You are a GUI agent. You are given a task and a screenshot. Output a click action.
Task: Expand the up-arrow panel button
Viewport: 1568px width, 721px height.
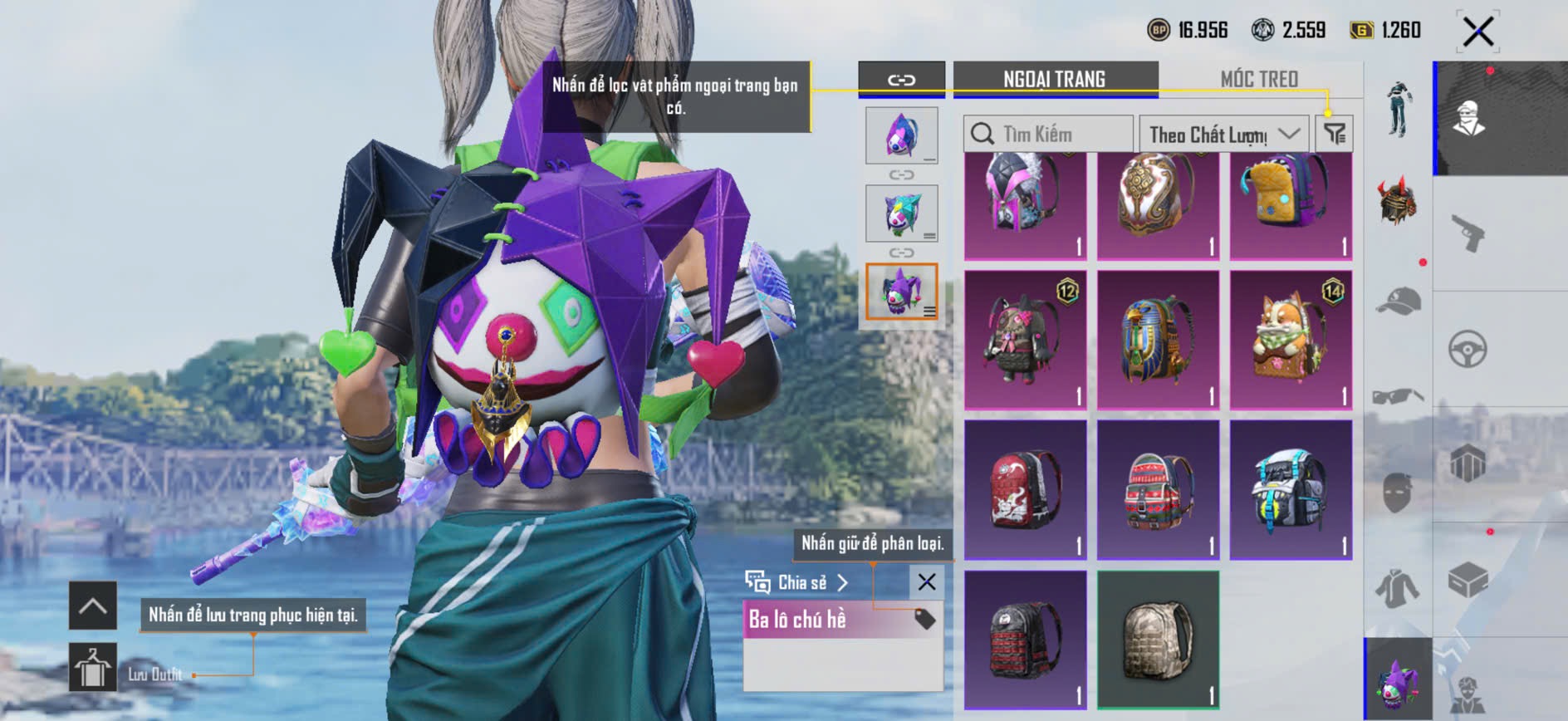[93, 606]
